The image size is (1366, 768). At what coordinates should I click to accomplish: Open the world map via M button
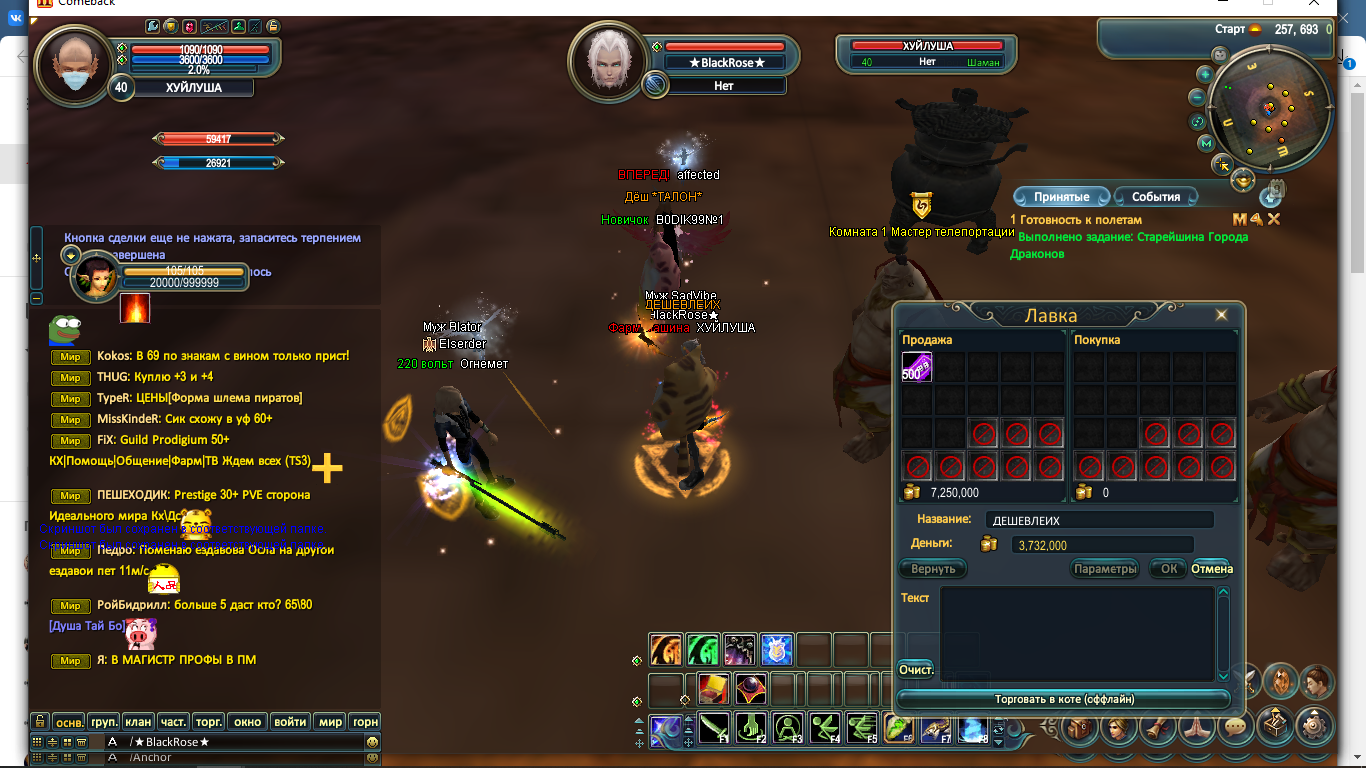tap(1206, 145)
